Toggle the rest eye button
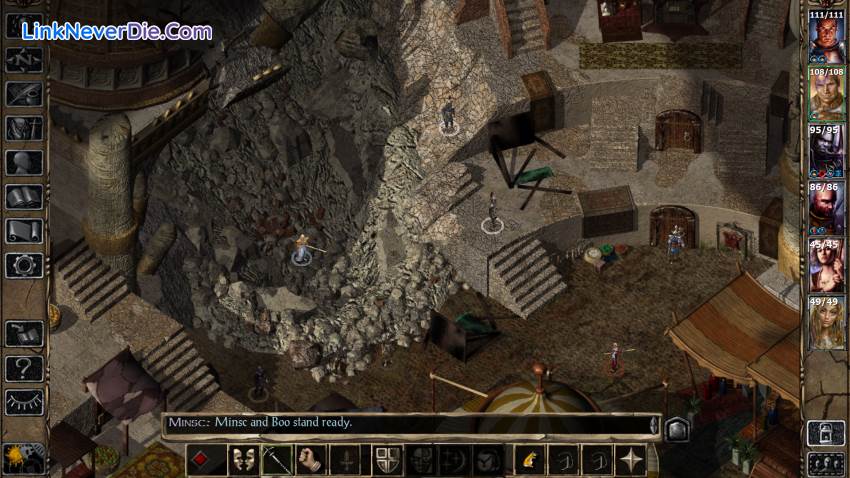The height and width of the screenshot is (478, 850). tap(23, 401)
